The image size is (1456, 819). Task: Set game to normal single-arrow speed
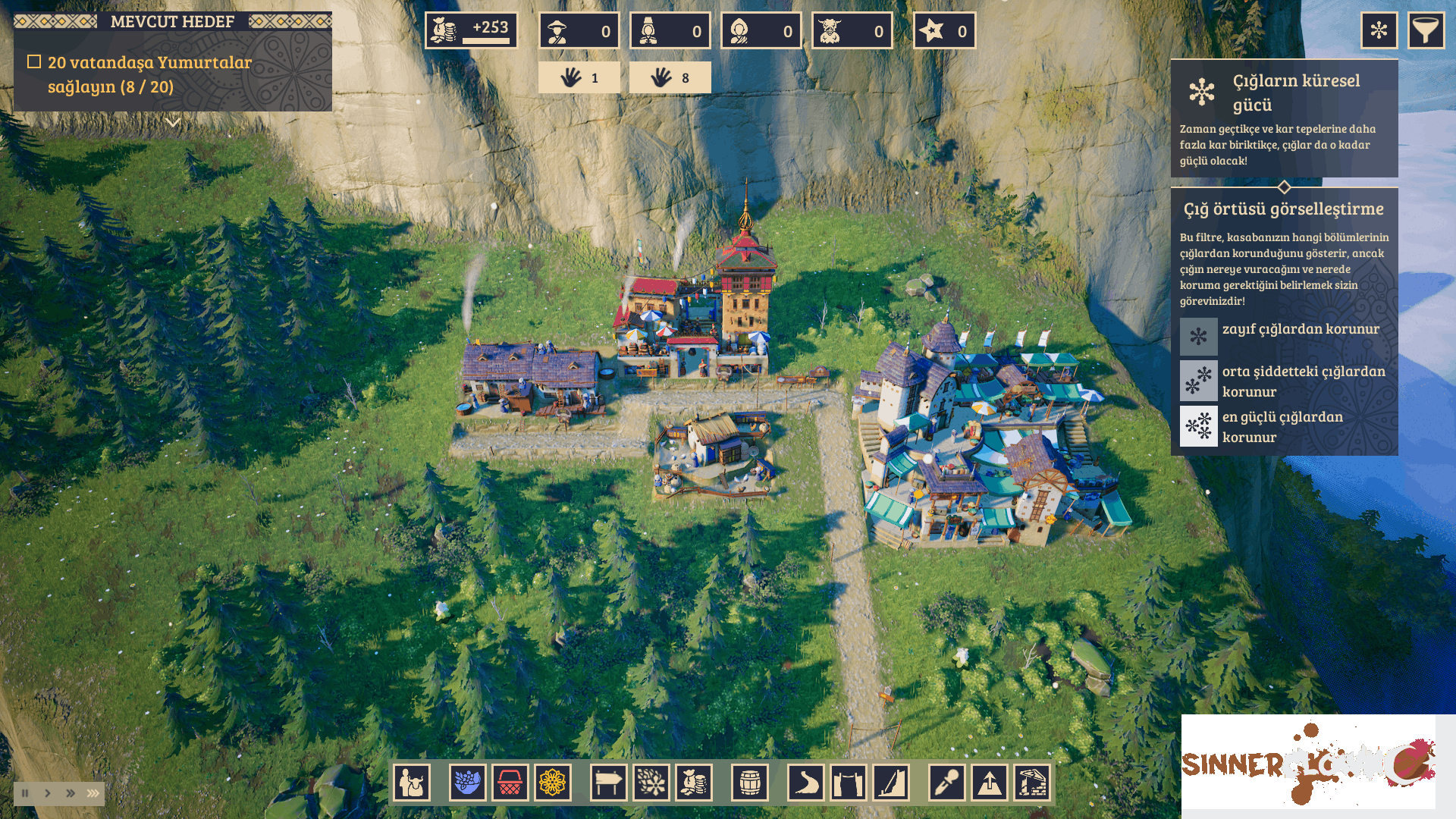pos(48,793)
